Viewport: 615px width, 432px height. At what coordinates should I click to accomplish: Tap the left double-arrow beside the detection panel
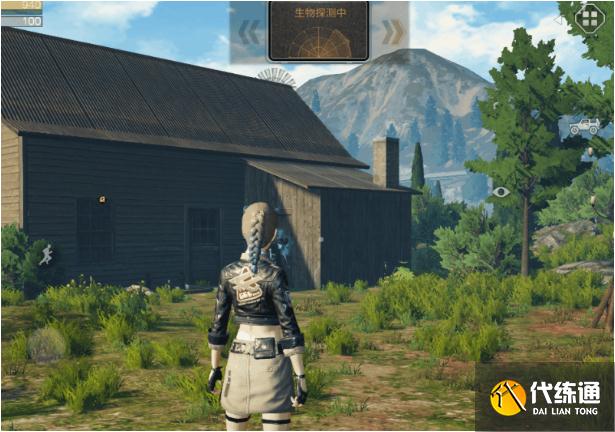[x=250, y=31]
